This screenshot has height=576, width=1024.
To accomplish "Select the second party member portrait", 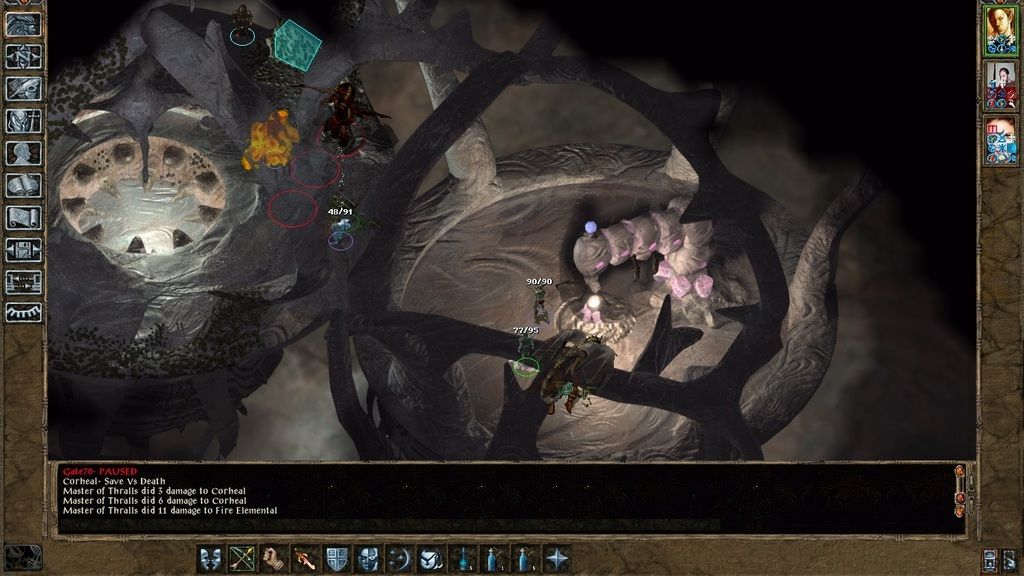I will pos(1000,85).
